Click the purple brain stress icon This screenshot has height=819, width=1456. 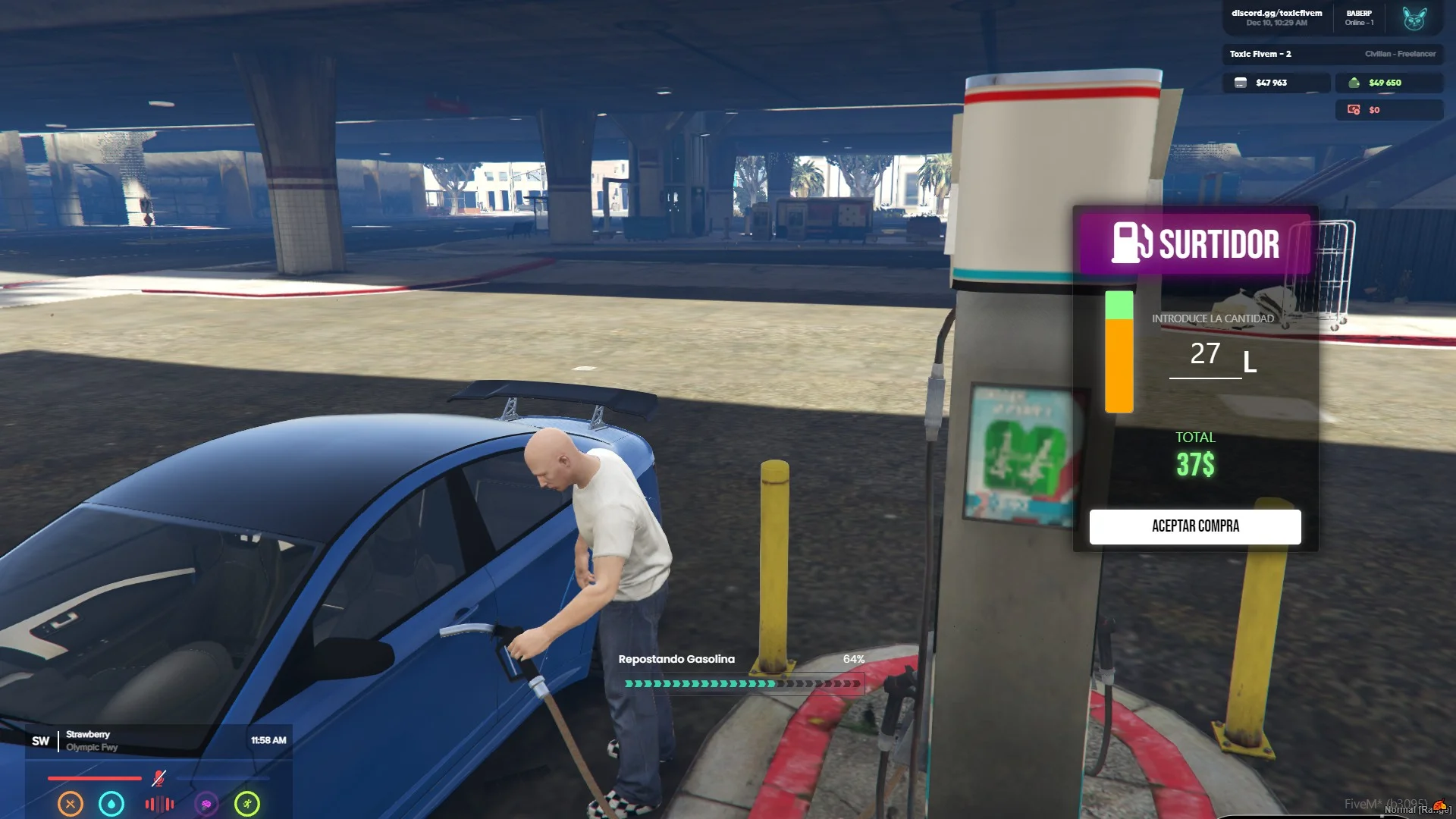pos(206,803)
